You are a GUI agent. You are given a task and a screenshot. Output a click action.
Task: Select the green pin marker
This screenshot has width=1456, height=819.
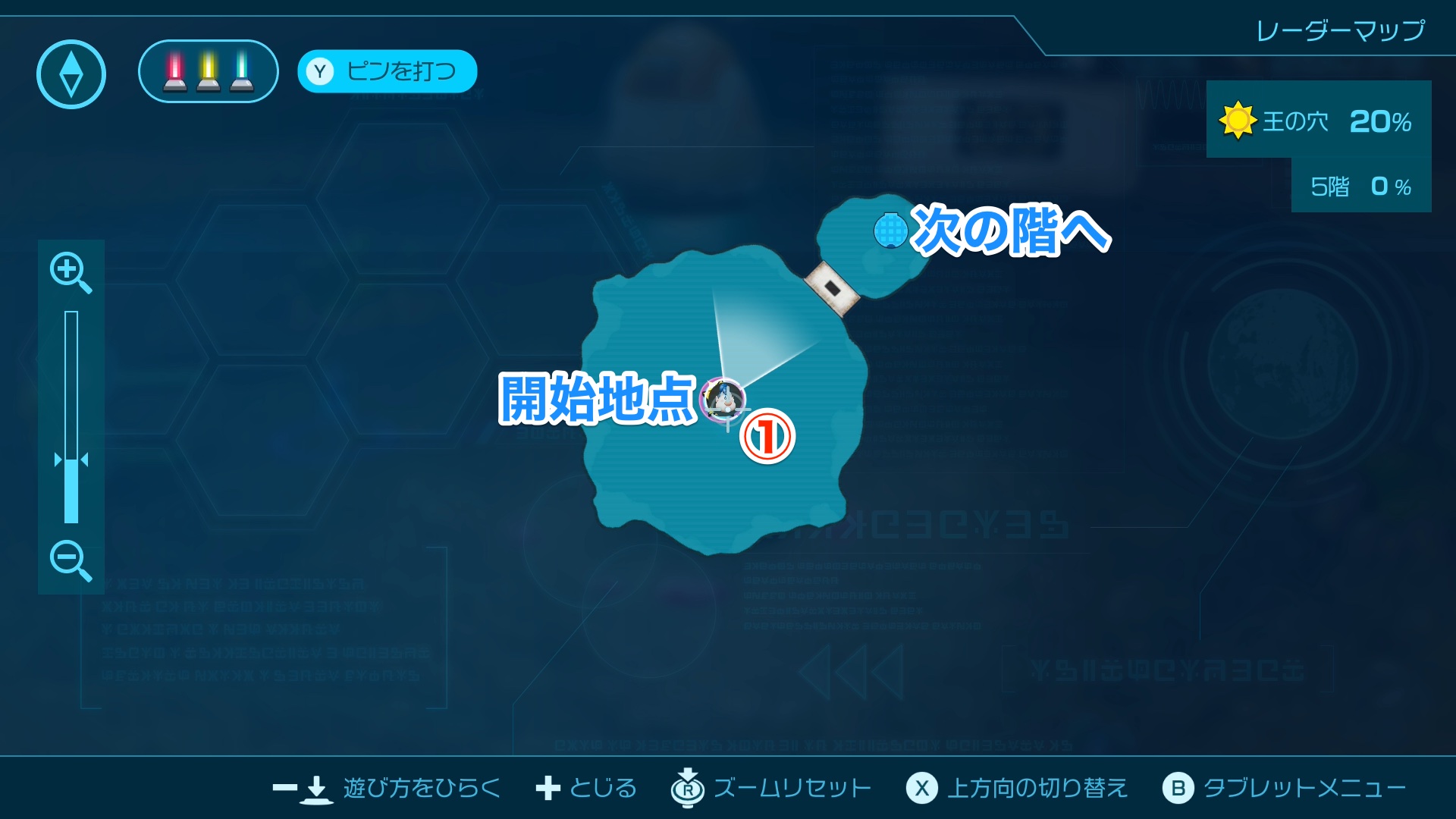241,71
